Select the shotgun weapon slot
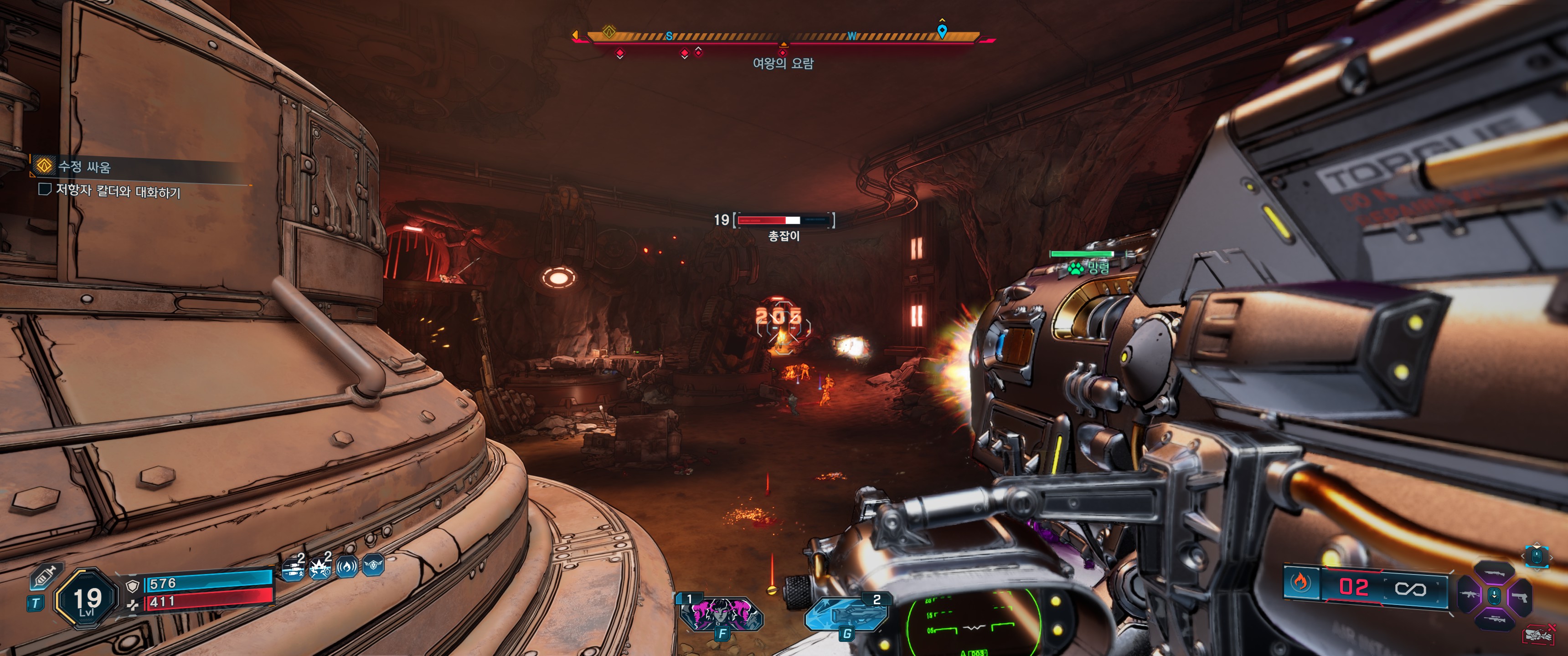Screen dimensions: 1568x656 coord(1494,572)
